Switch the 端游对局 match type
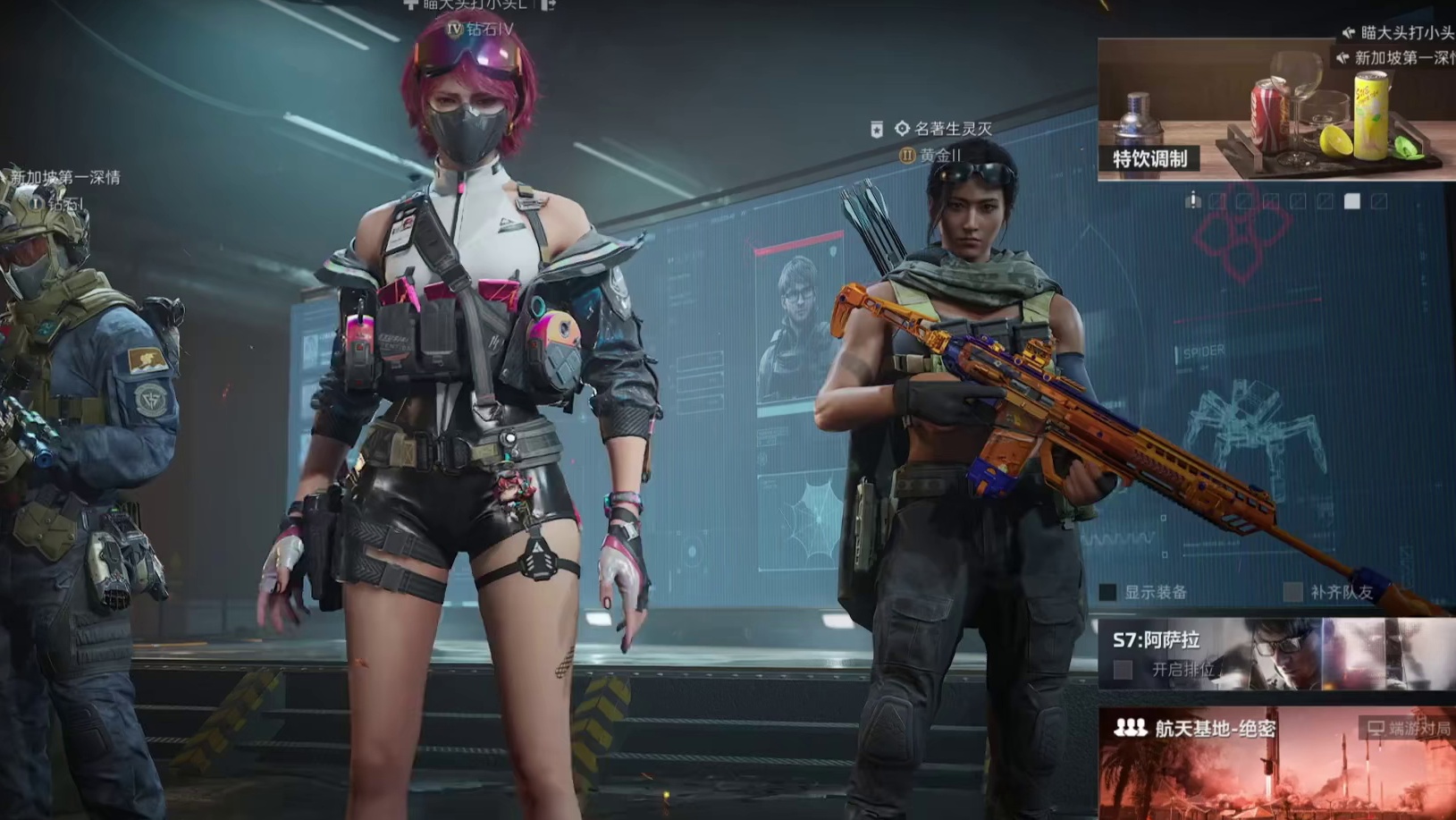This screenshot has height=820, width=1456. point(1409,729)
